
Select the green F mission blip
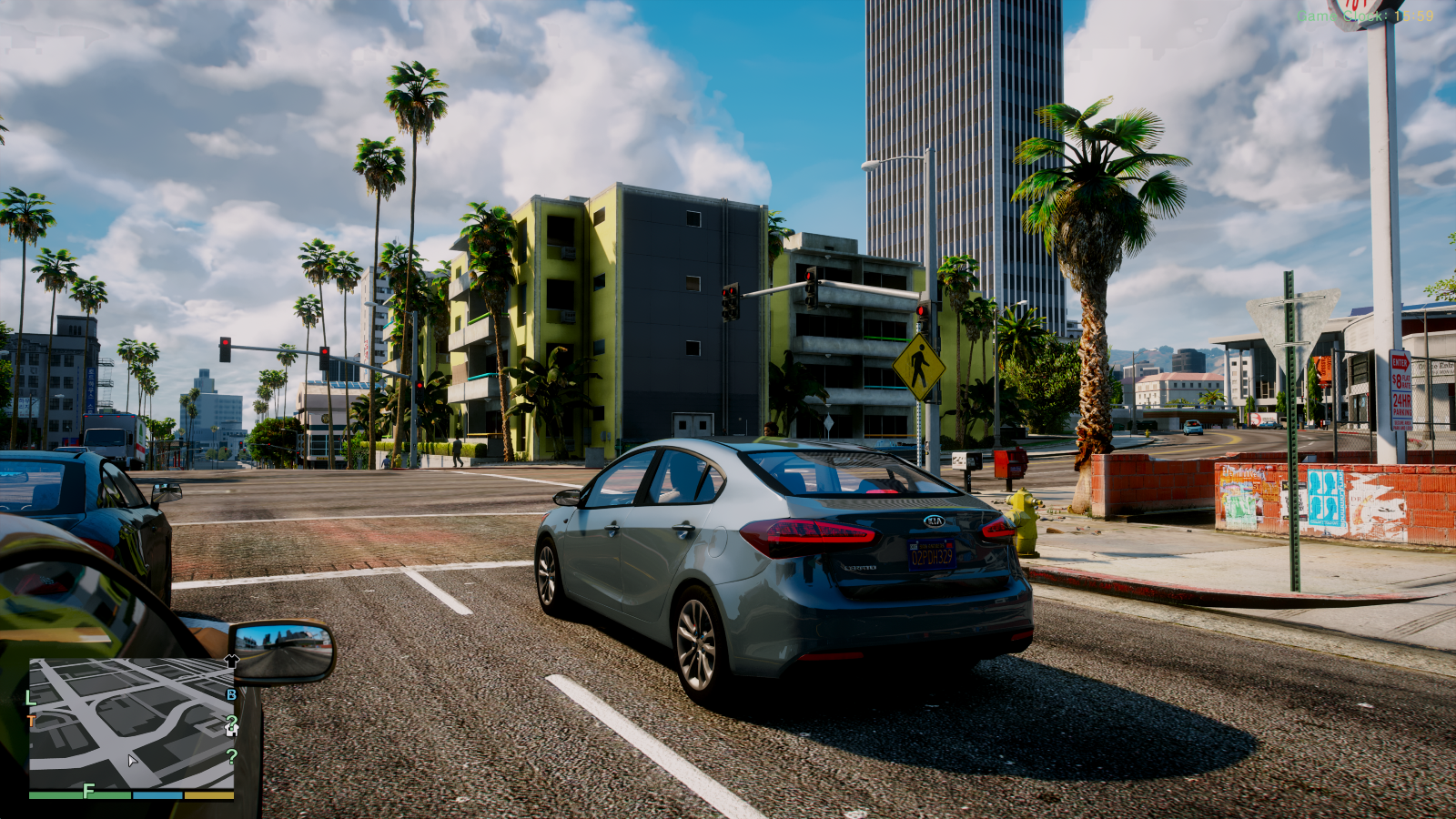tap(88, 791)
